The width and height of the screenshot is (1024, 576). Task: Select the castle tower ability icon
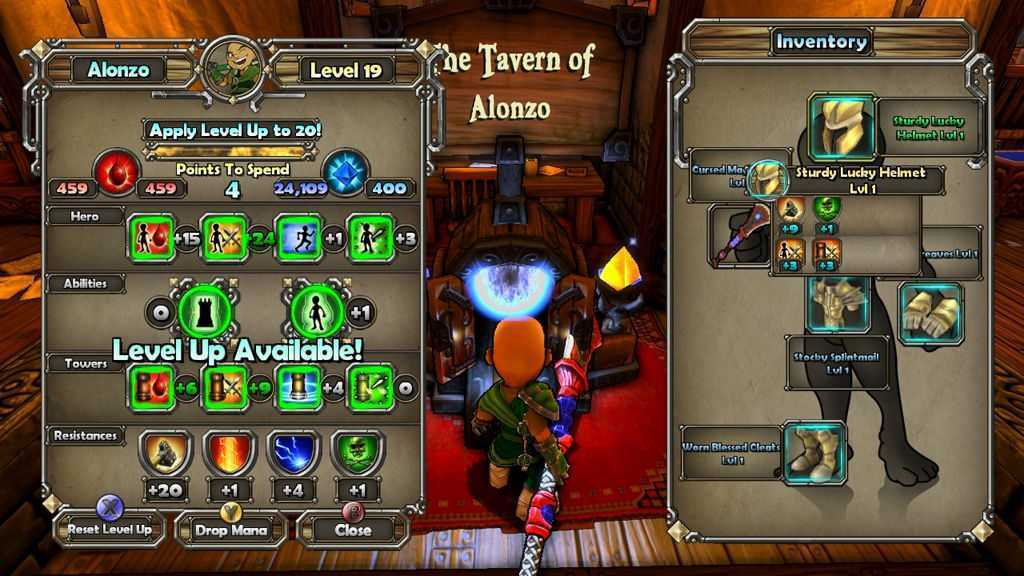tap(204, 312)
